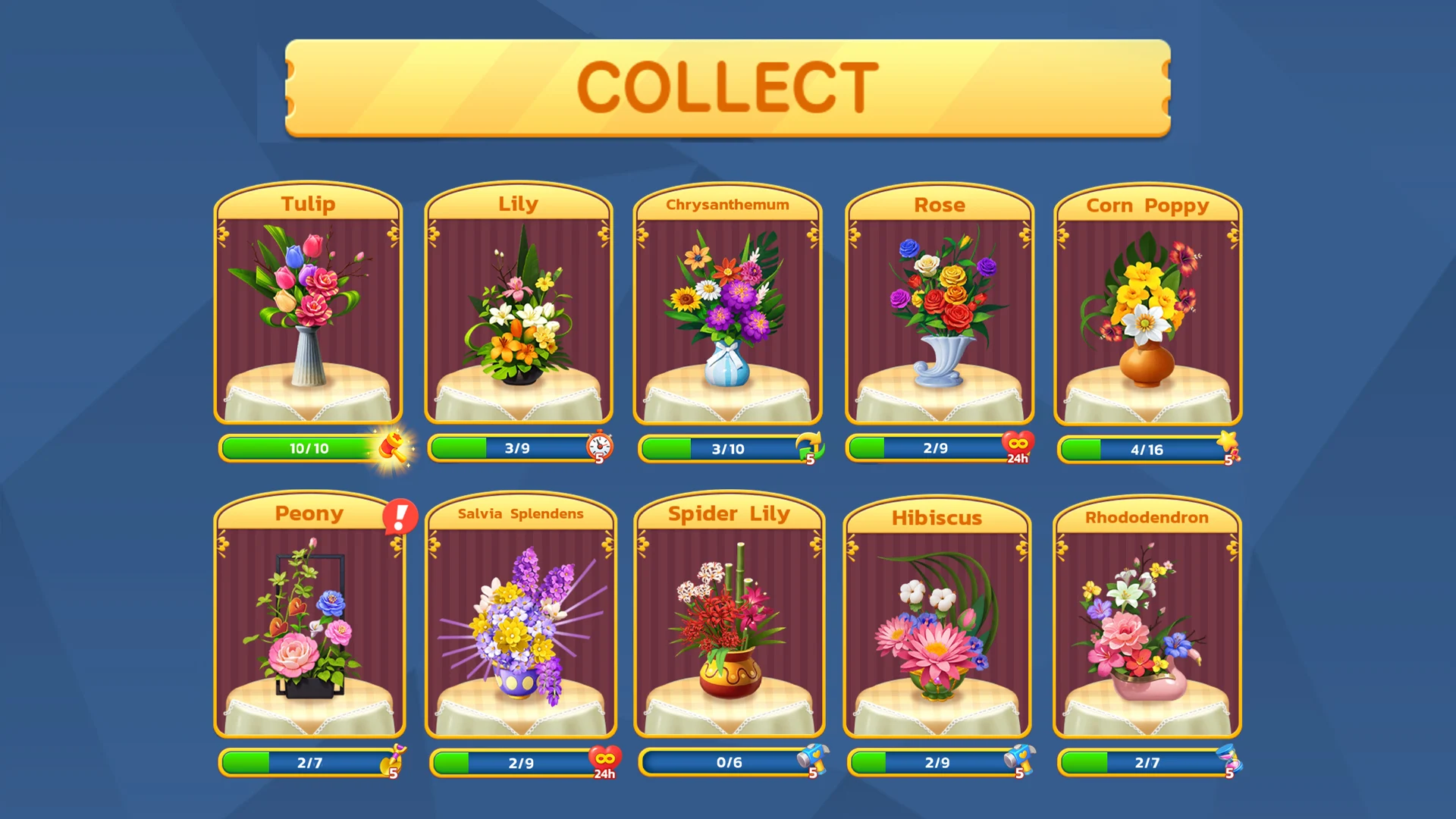Tap the Spider Lily hammer reward icon

coord(812,761)
